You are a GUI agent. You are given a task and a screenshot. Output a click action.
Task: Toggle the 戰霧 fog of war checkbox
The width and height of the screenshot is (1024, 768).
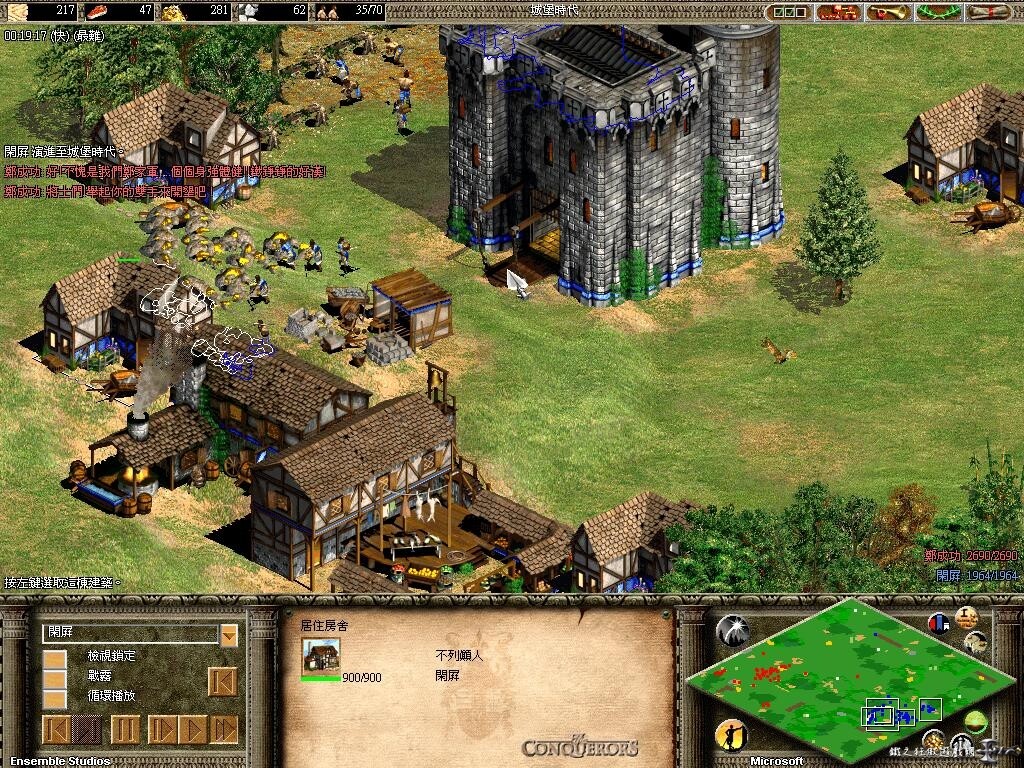(54, 679)
